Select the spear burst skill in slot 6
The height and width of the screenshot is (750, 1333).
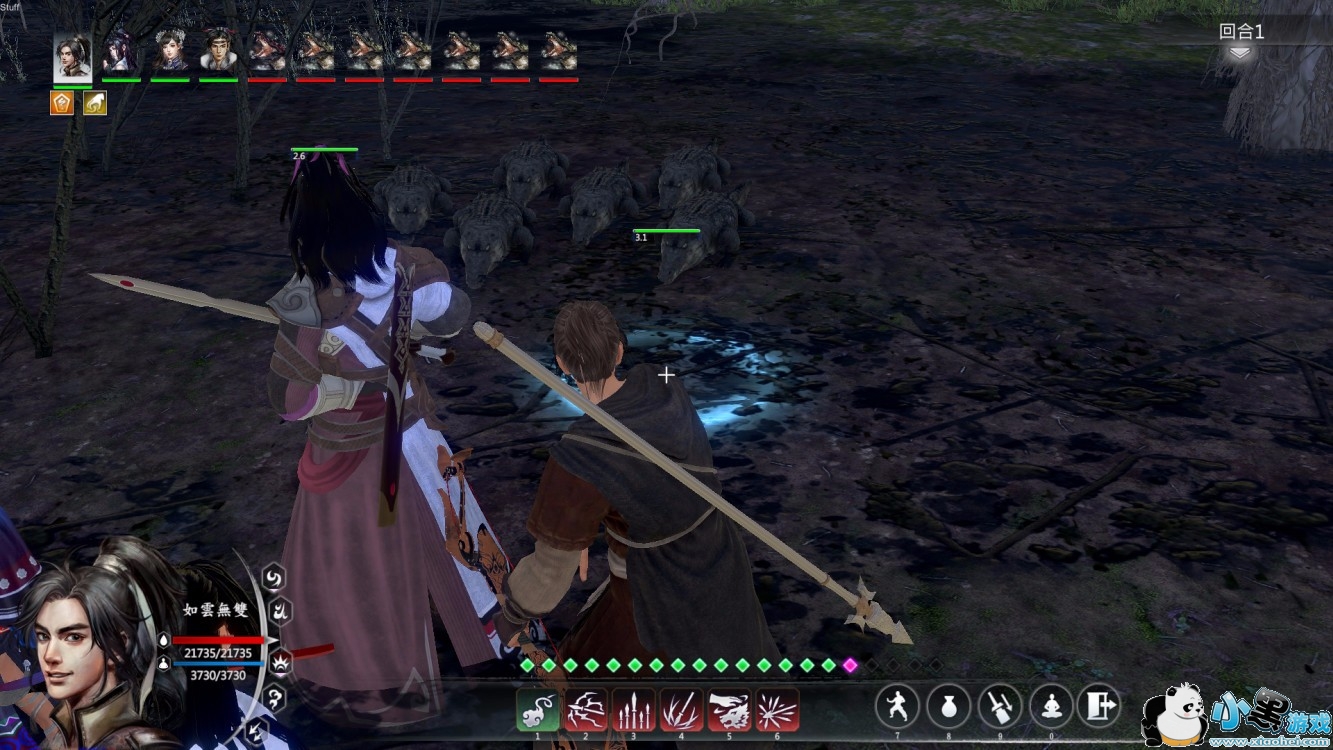(x=777, y=709)
